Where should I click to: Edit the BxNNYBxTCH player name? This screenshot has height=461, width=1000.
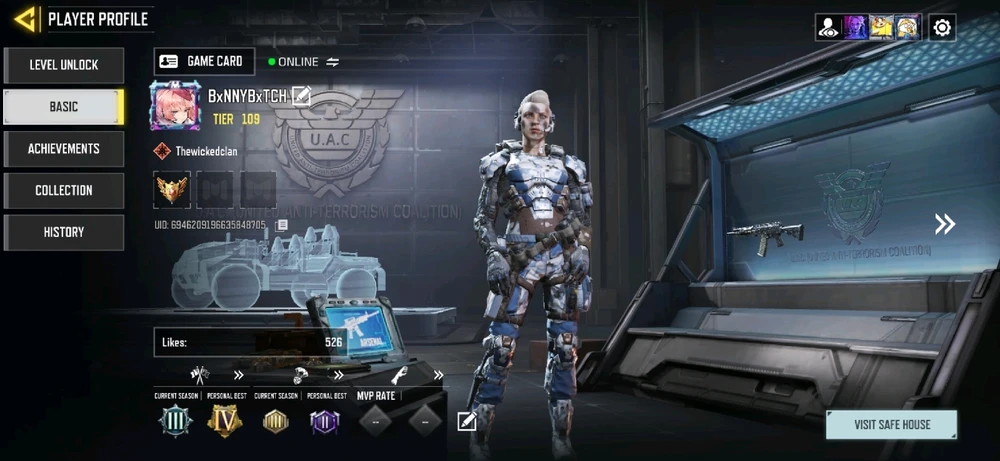[x=301, y=96]
